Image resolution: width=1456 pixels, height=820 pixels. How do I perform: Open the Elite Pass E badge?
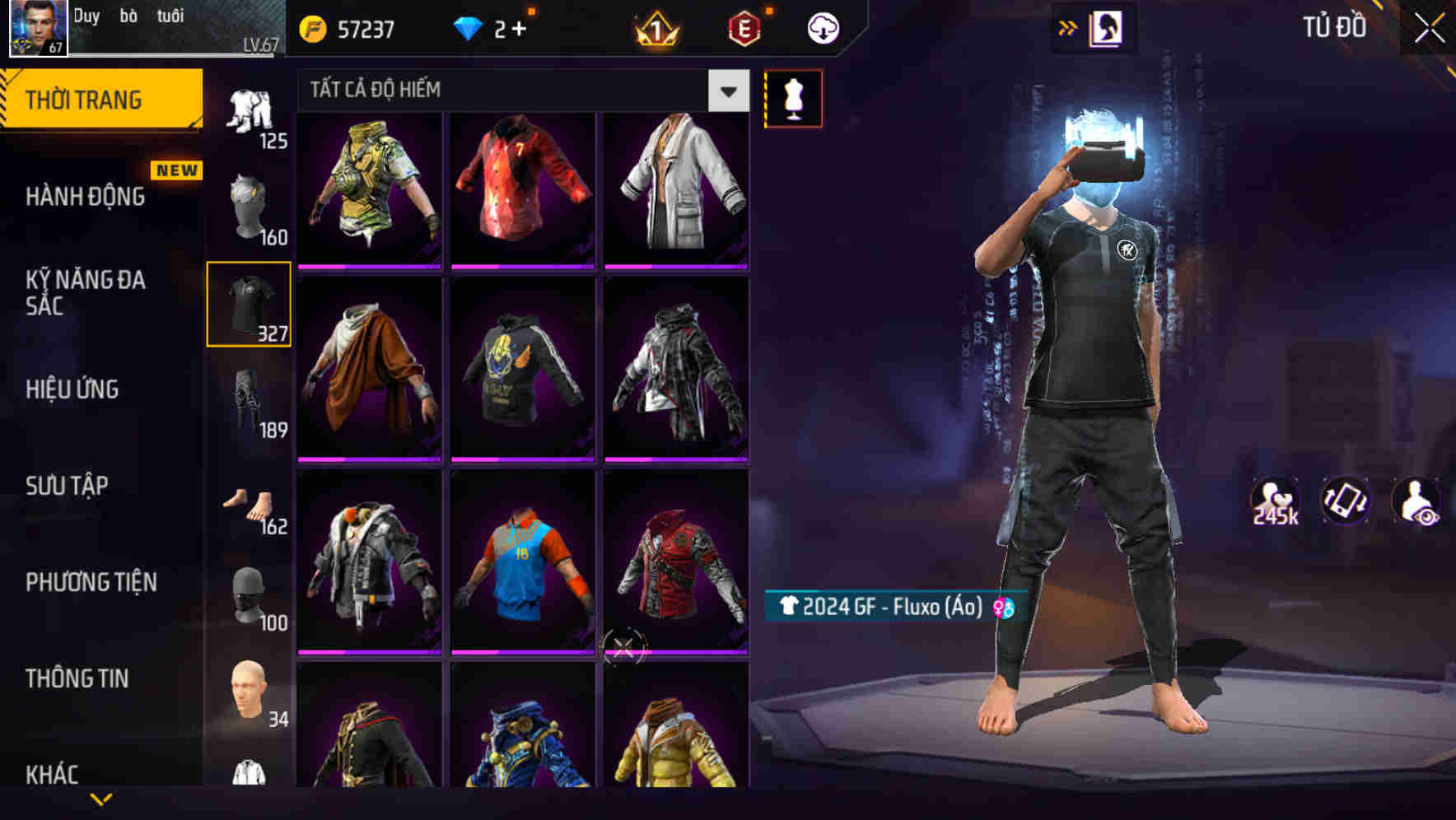742,27
